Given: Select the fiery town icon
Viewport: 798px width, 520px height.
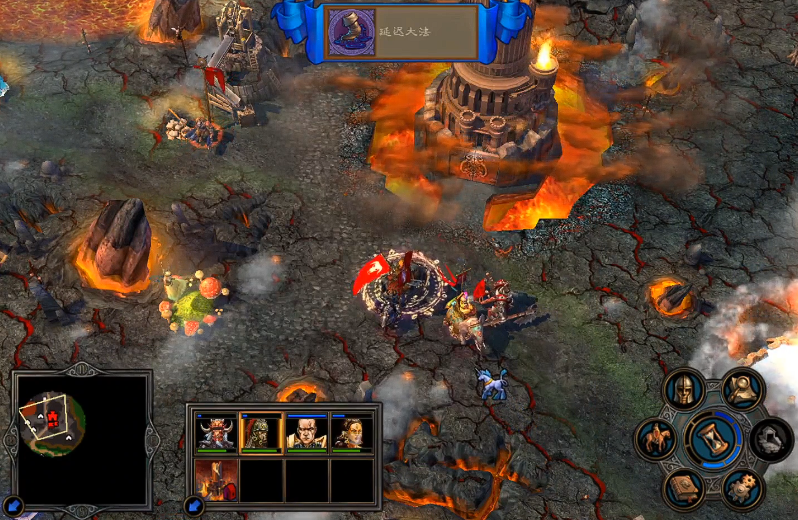Looking at the screenshot, I should [216, 479].
